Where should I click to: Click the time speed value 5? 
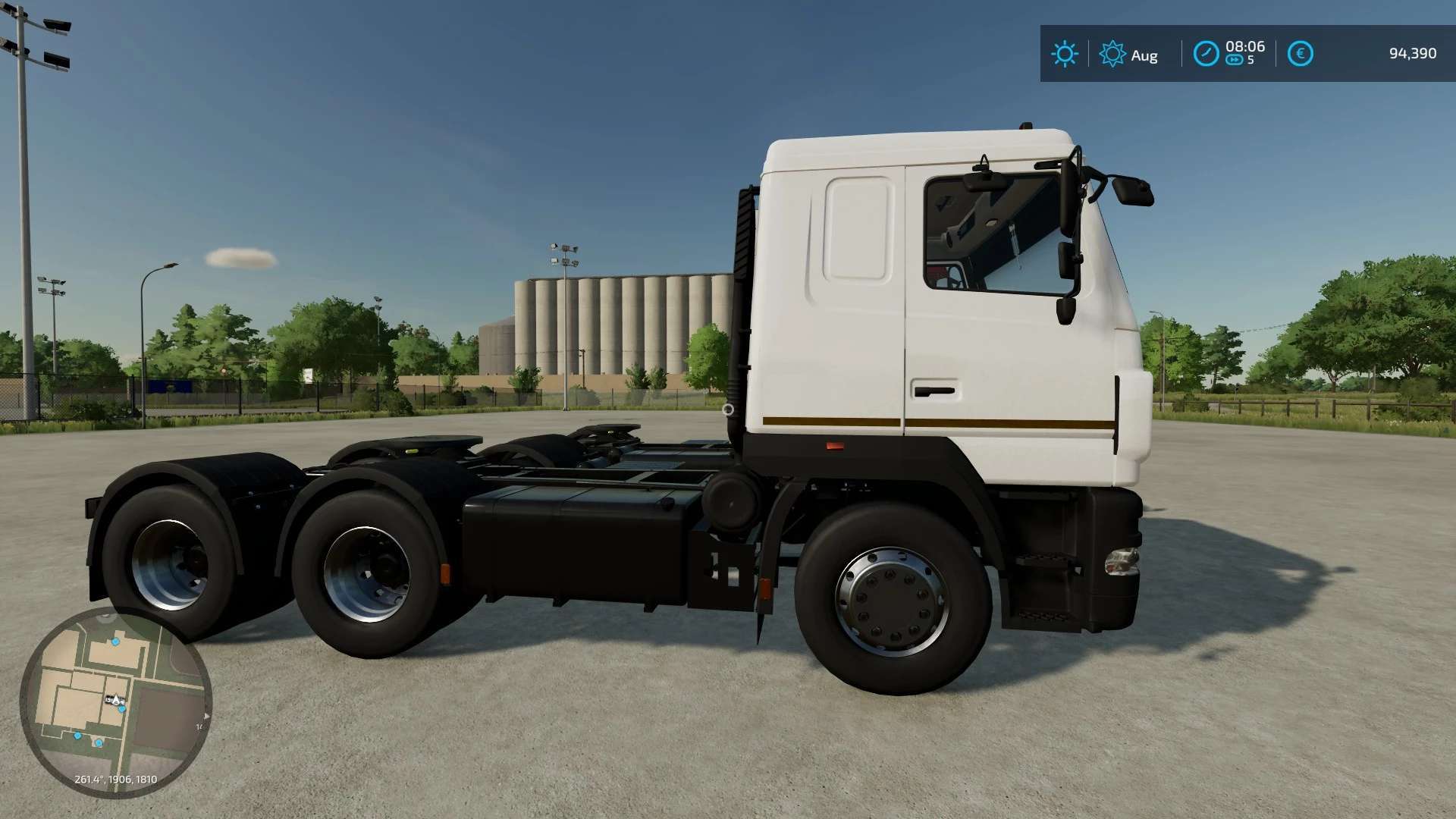click(x=1250, y=58)
